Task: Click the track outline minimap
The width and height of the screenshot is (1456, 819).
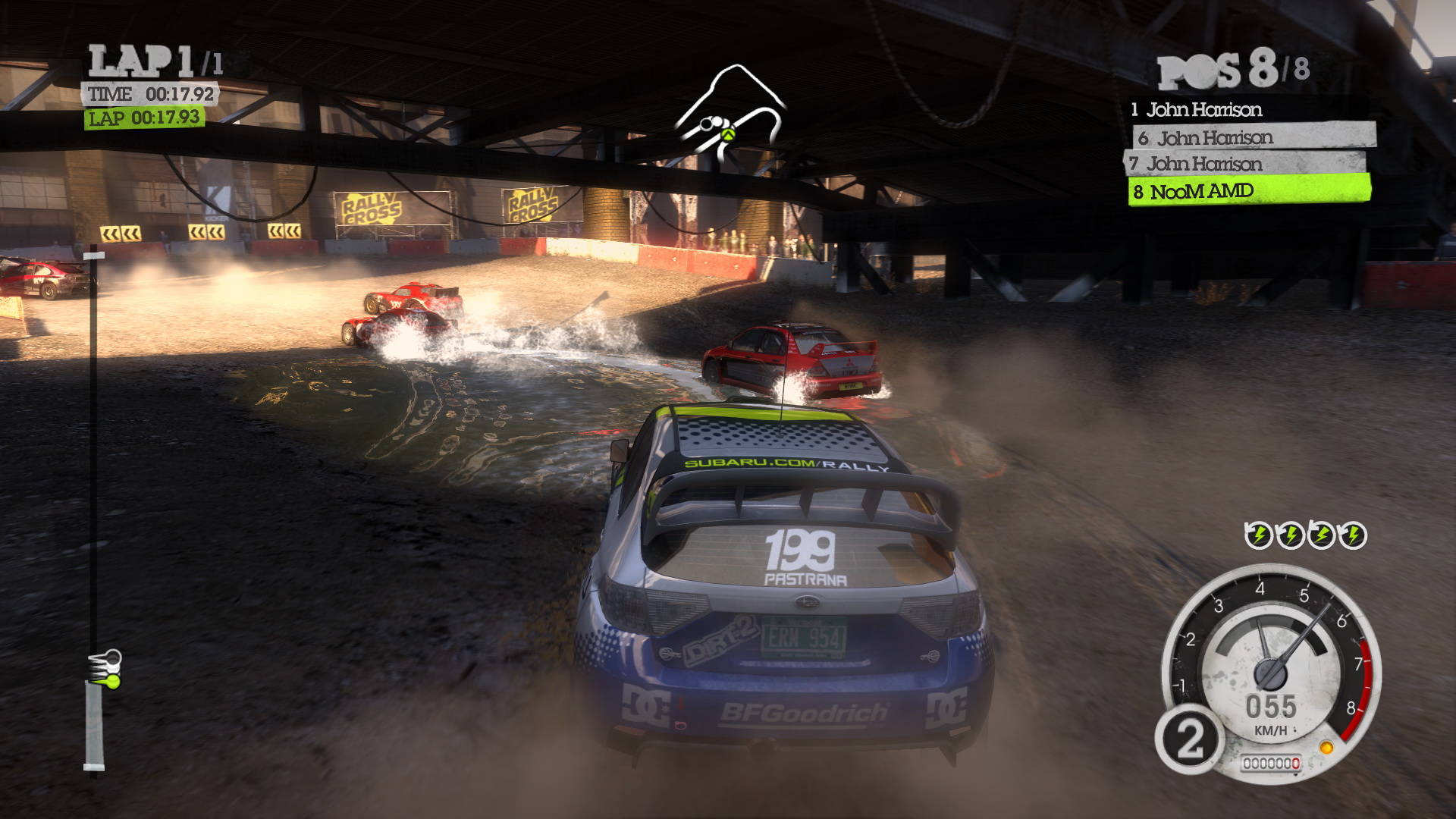Action: point(730,114)
